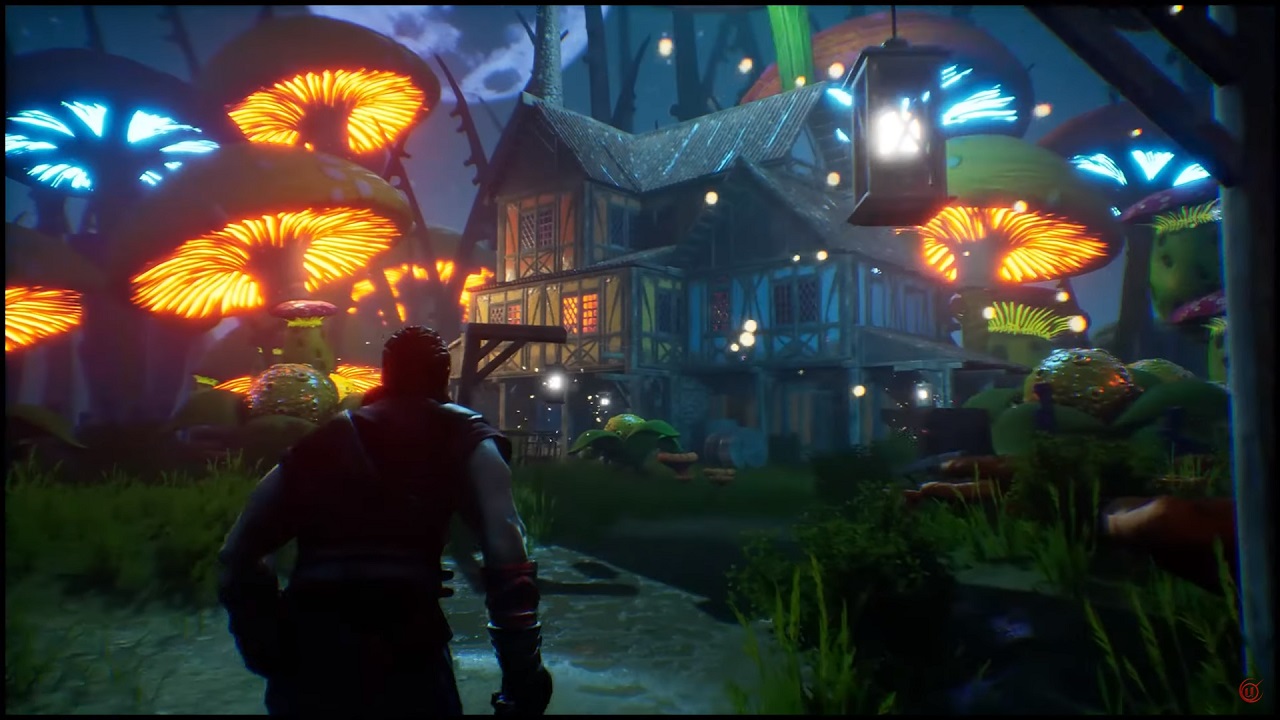Click the red circular channel watermark logo

(1249, 690)
